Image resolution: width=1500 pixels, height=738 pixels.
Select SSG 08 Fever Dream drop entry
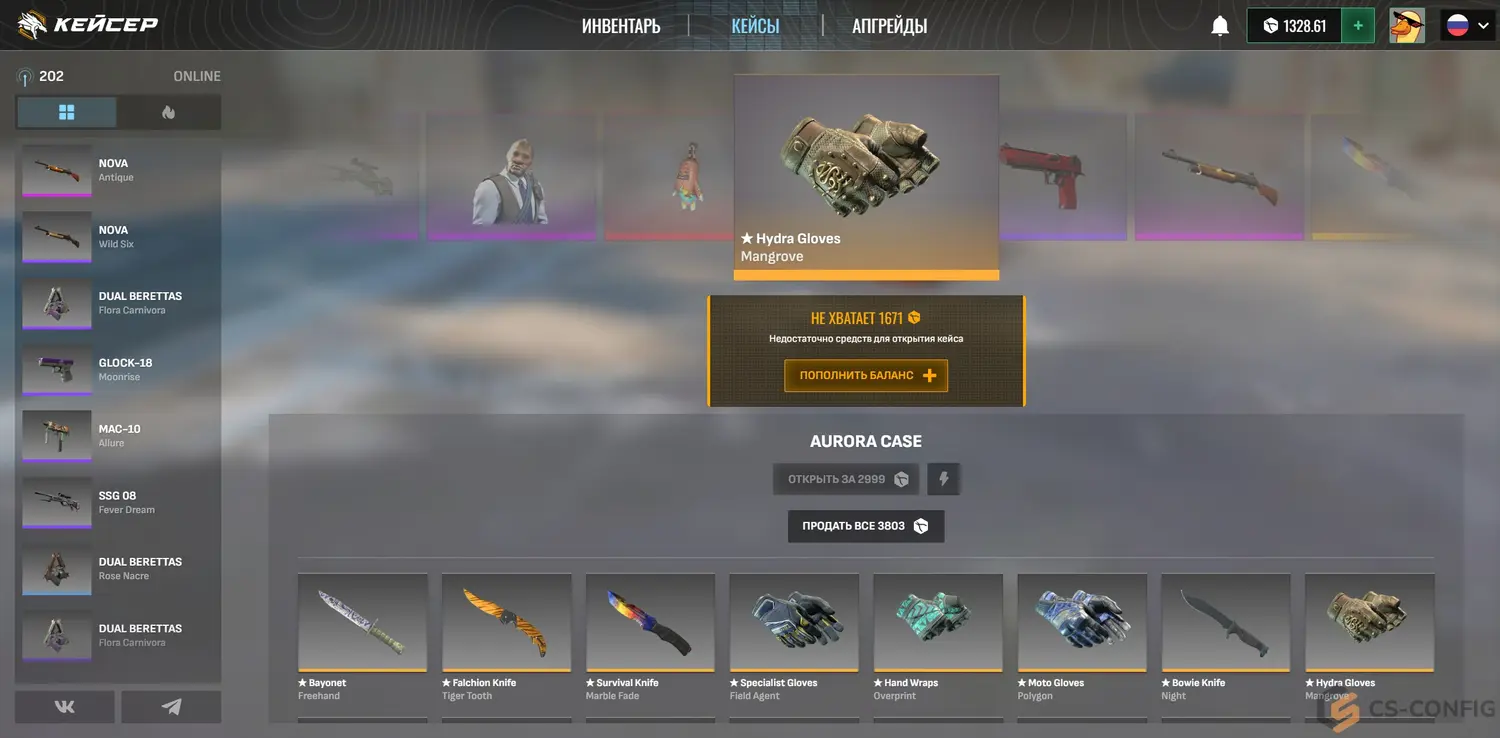(x=119, y=503)
